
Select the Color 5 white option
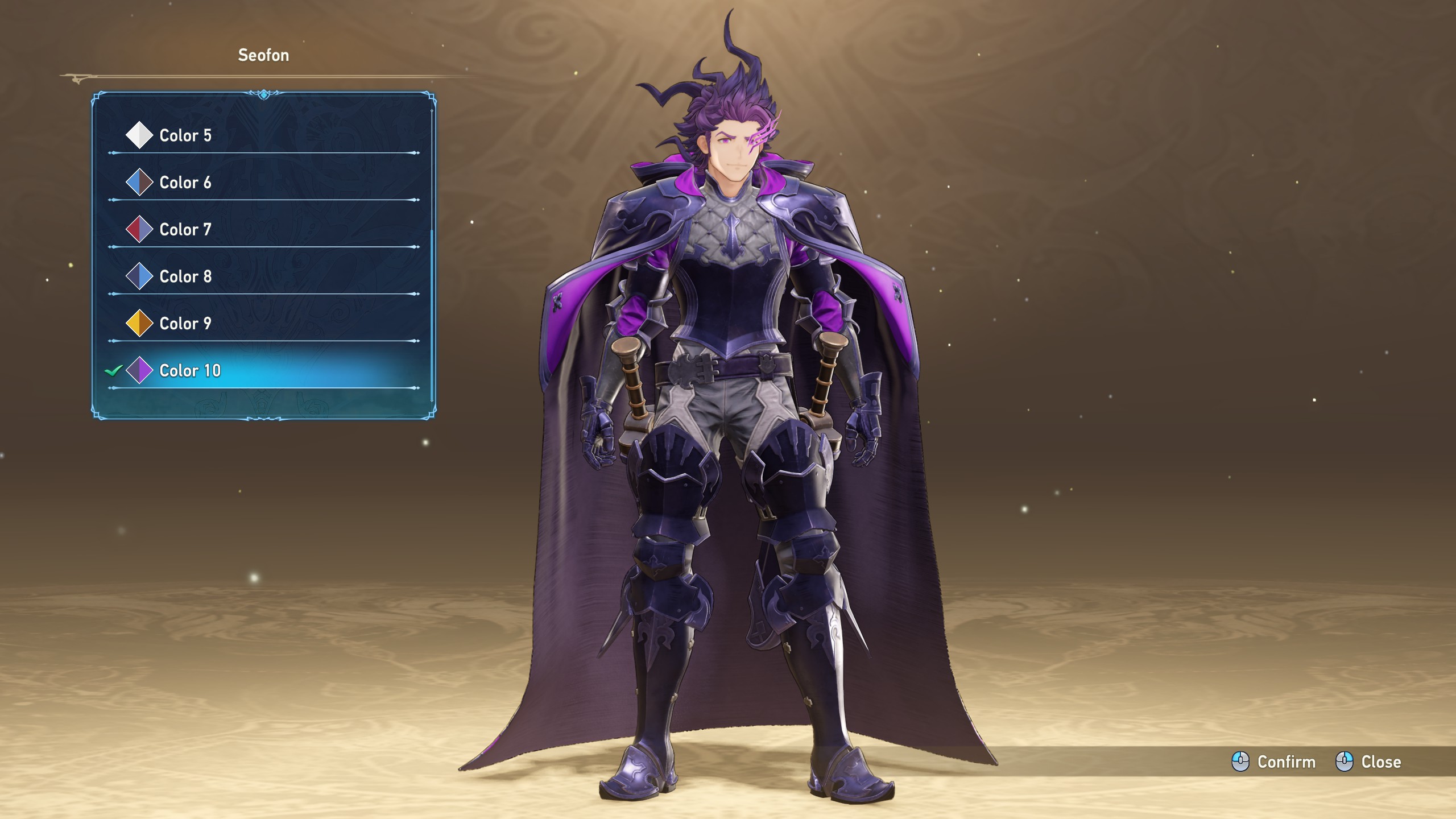185,135
